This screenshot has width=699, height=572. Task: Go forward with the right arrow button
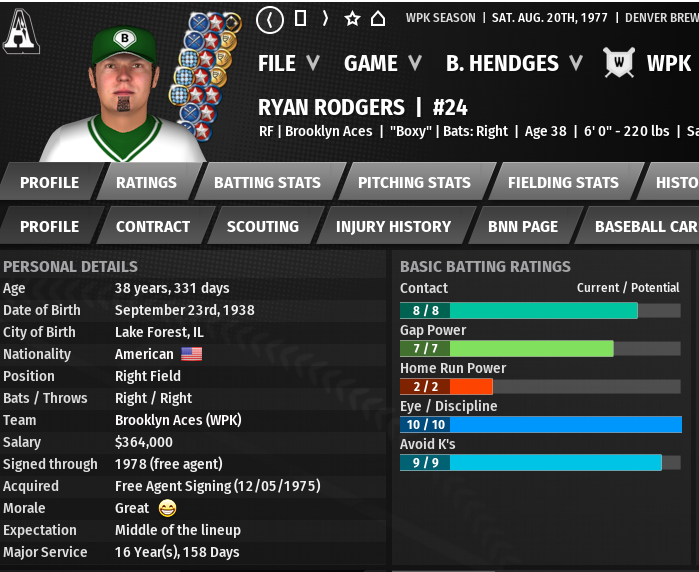pos(325,19)
